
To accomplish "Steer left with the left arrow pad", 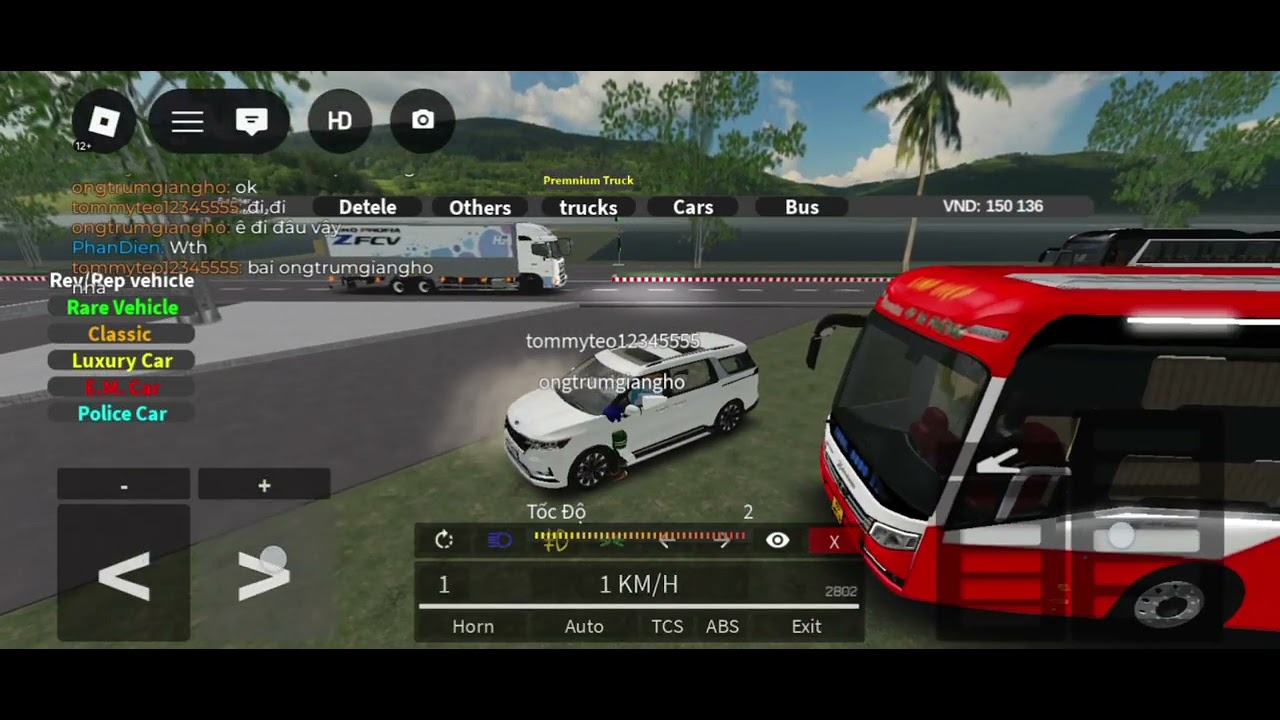I will [123, 576].
